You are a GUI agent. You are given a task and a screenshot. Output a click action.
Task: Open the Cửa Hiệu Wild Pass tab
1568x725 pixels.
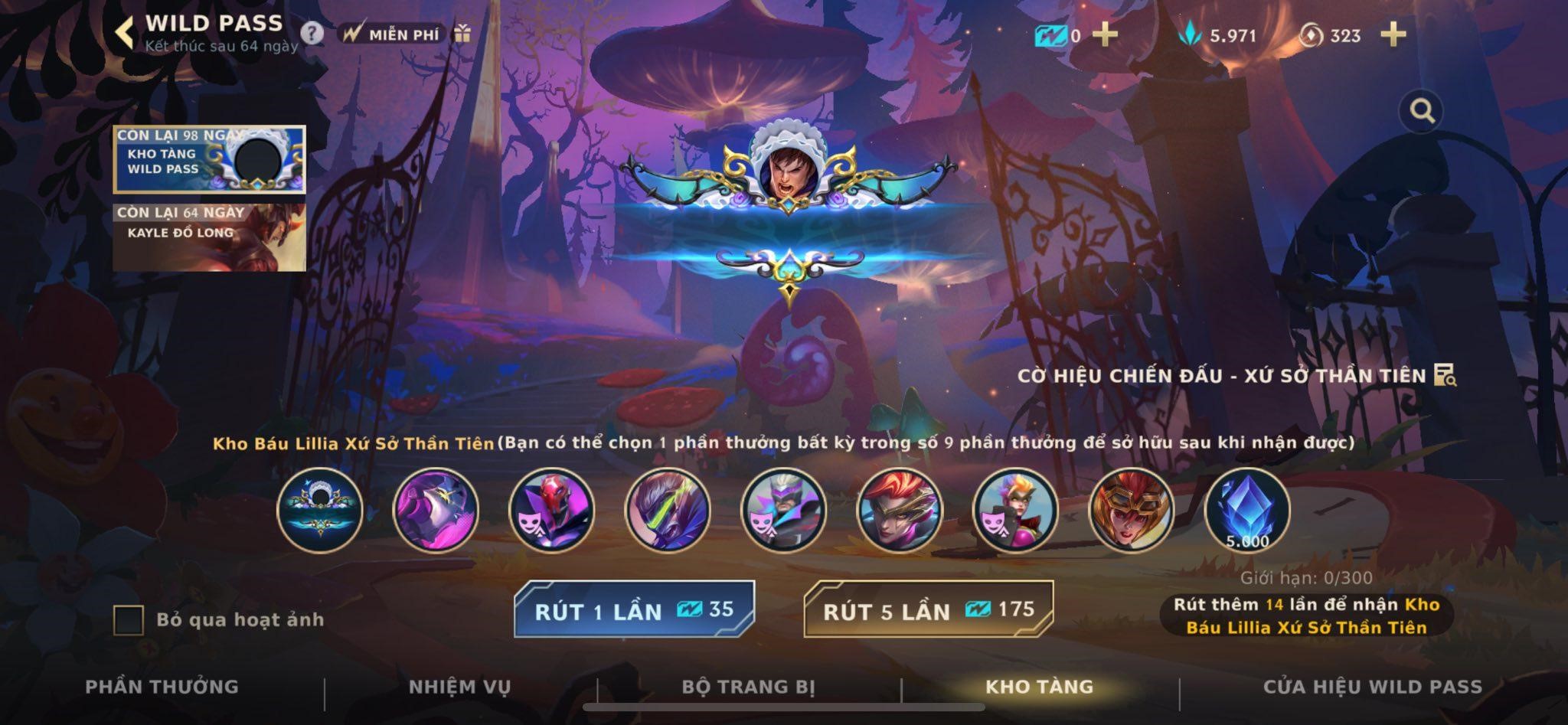(1372, 687)
